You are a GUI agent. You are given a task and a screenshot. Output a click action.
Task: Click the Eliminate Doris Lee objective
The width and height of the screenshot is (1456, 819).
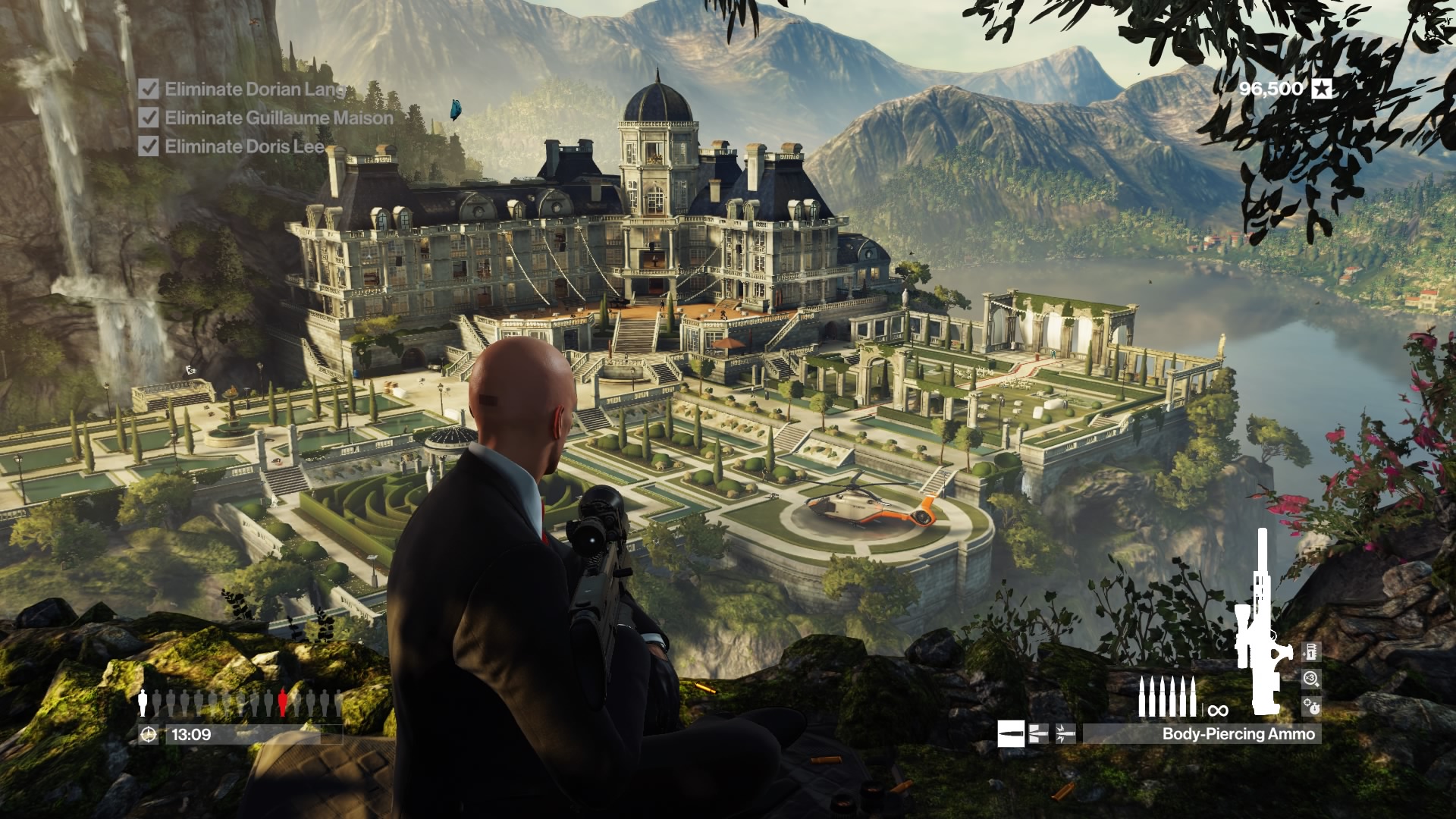click(x=244, y=146)
